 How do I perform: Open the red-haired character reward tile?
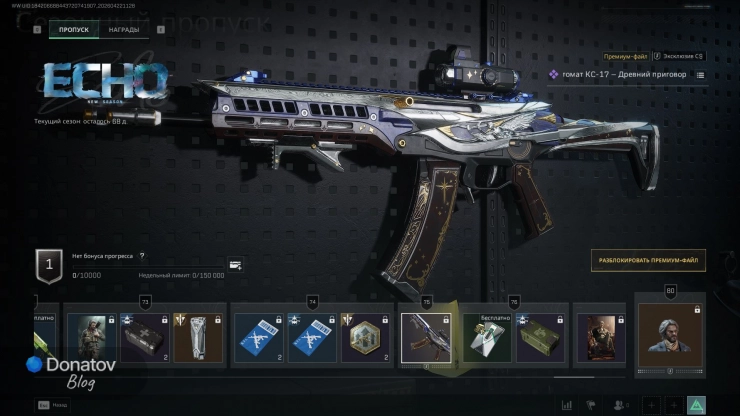click(601, 338)
